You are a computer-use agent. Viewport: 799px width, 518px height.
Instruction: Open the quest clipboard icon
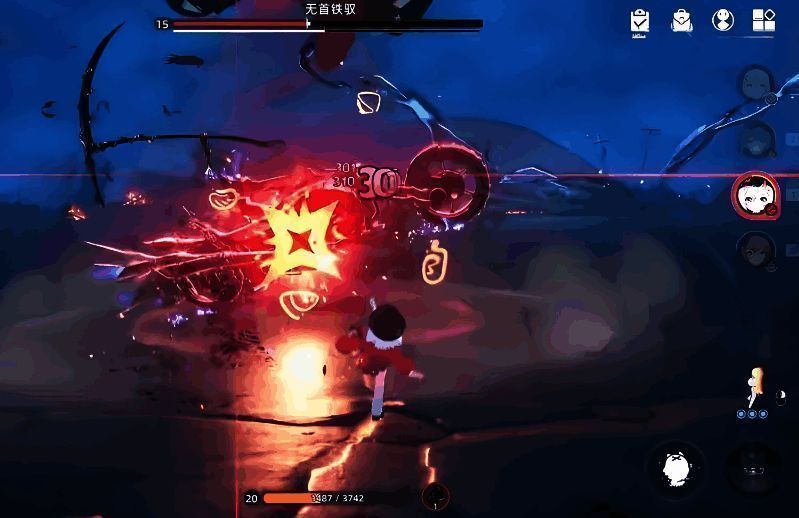point(640,21)
